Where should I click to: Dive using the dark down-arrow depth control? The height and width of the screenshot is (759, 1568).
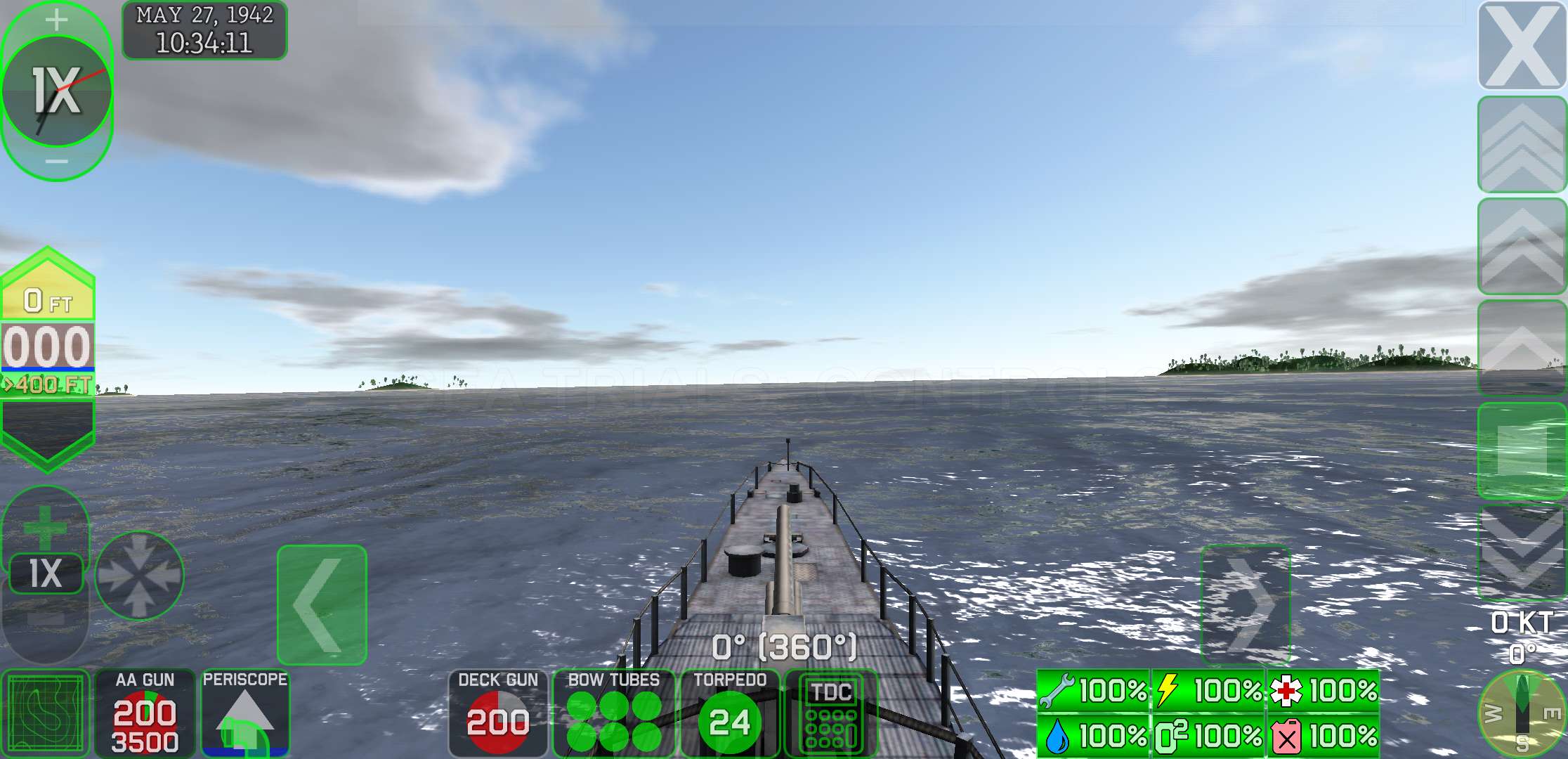pyautogui.click(x=48, y=432)
